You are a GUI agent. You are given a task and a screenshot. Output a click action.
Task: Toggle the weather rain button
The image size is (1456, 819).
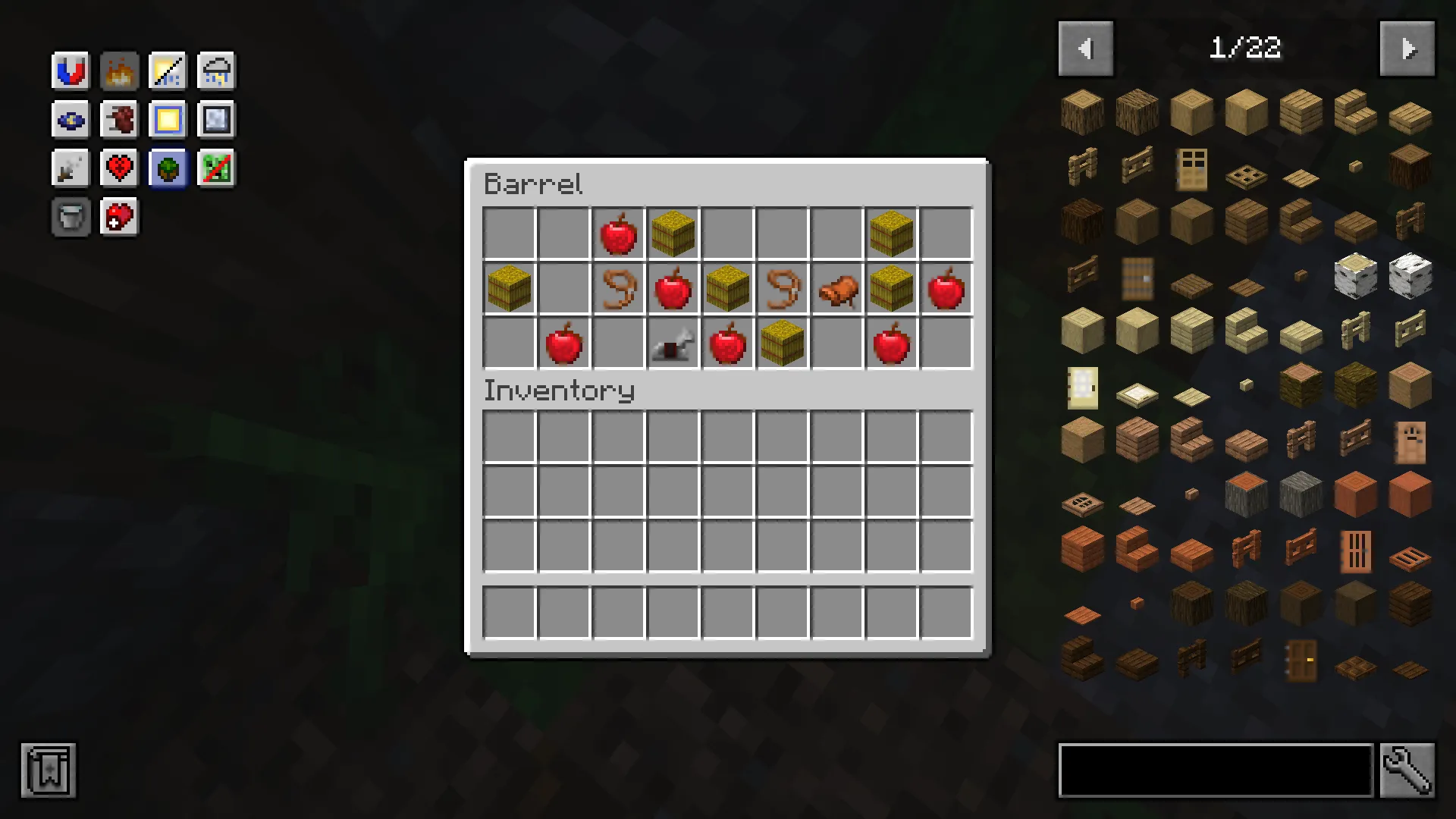(215, 70)
